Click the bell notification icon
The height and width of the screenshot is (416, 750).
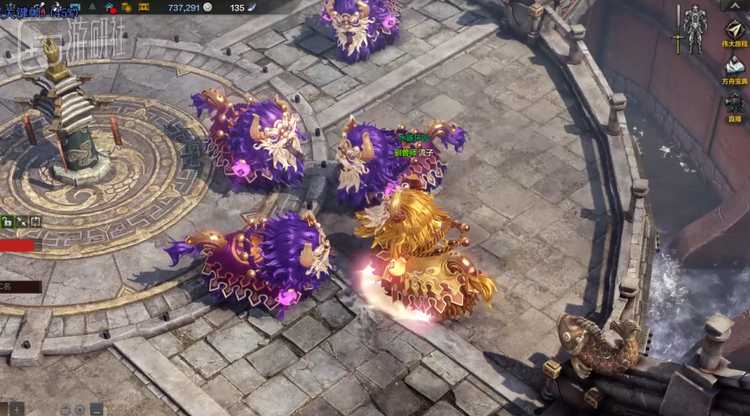91,7
